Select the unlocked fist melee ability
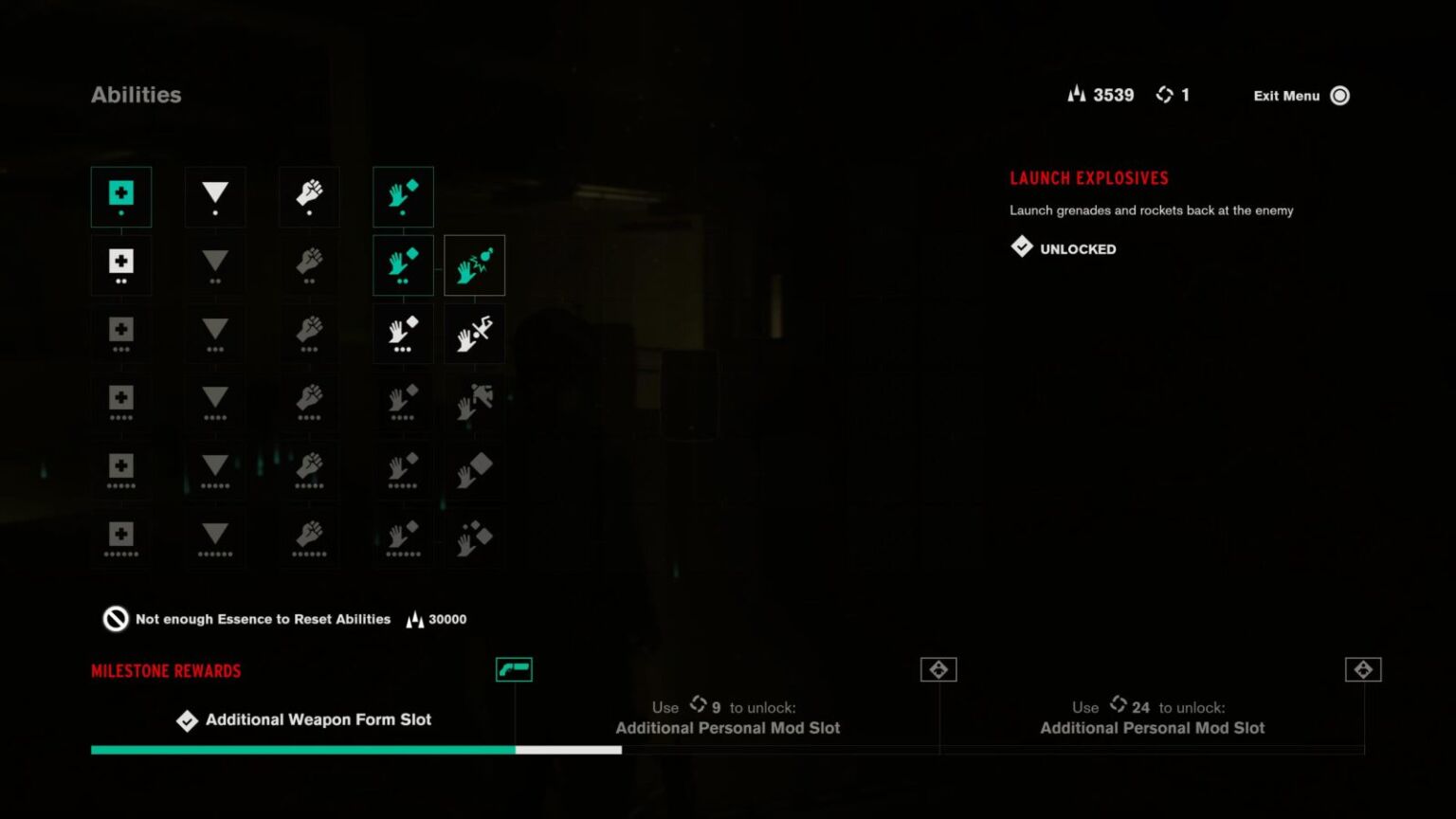The width and height of the screenshot is (1456, 819). 308,196
